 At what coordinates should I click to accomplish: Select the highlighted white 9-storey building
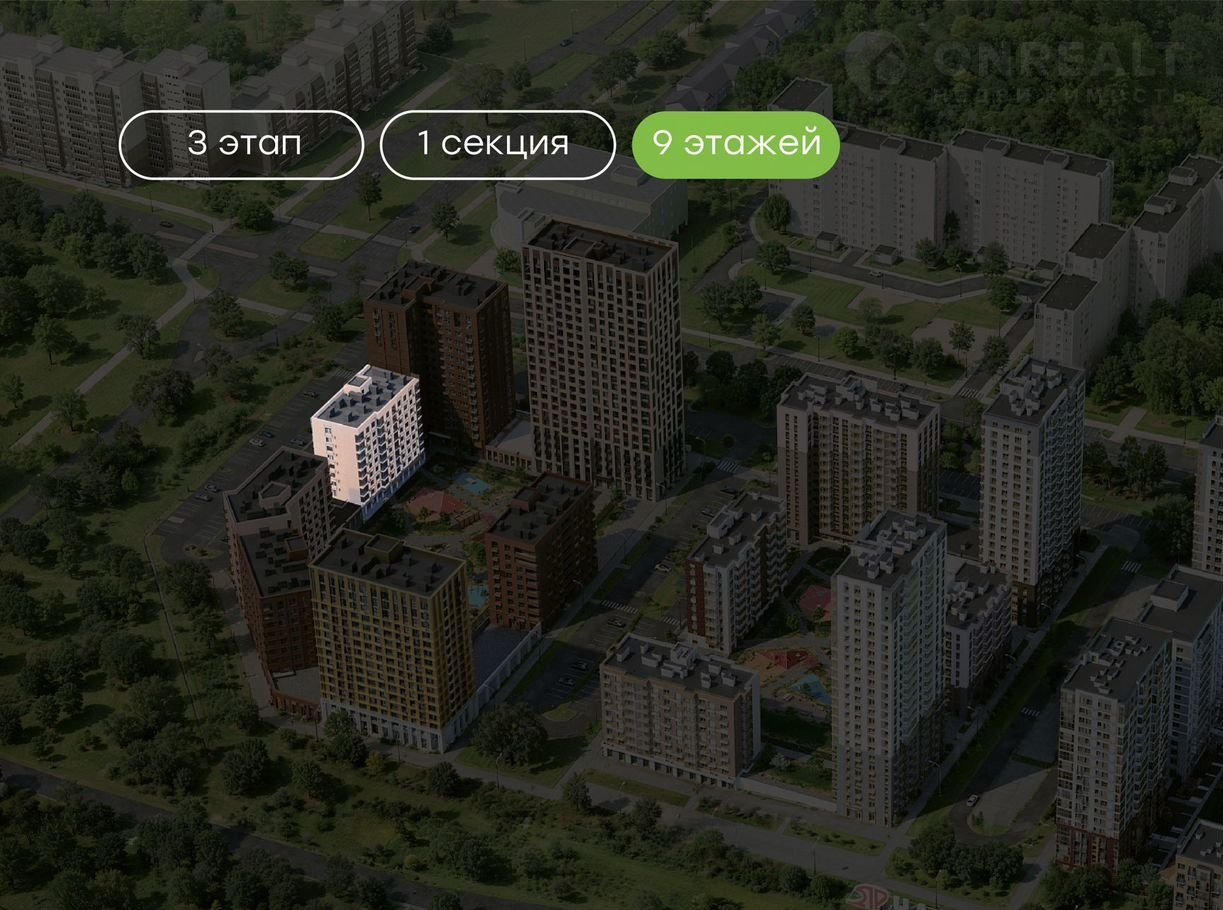tap(366, 438)
